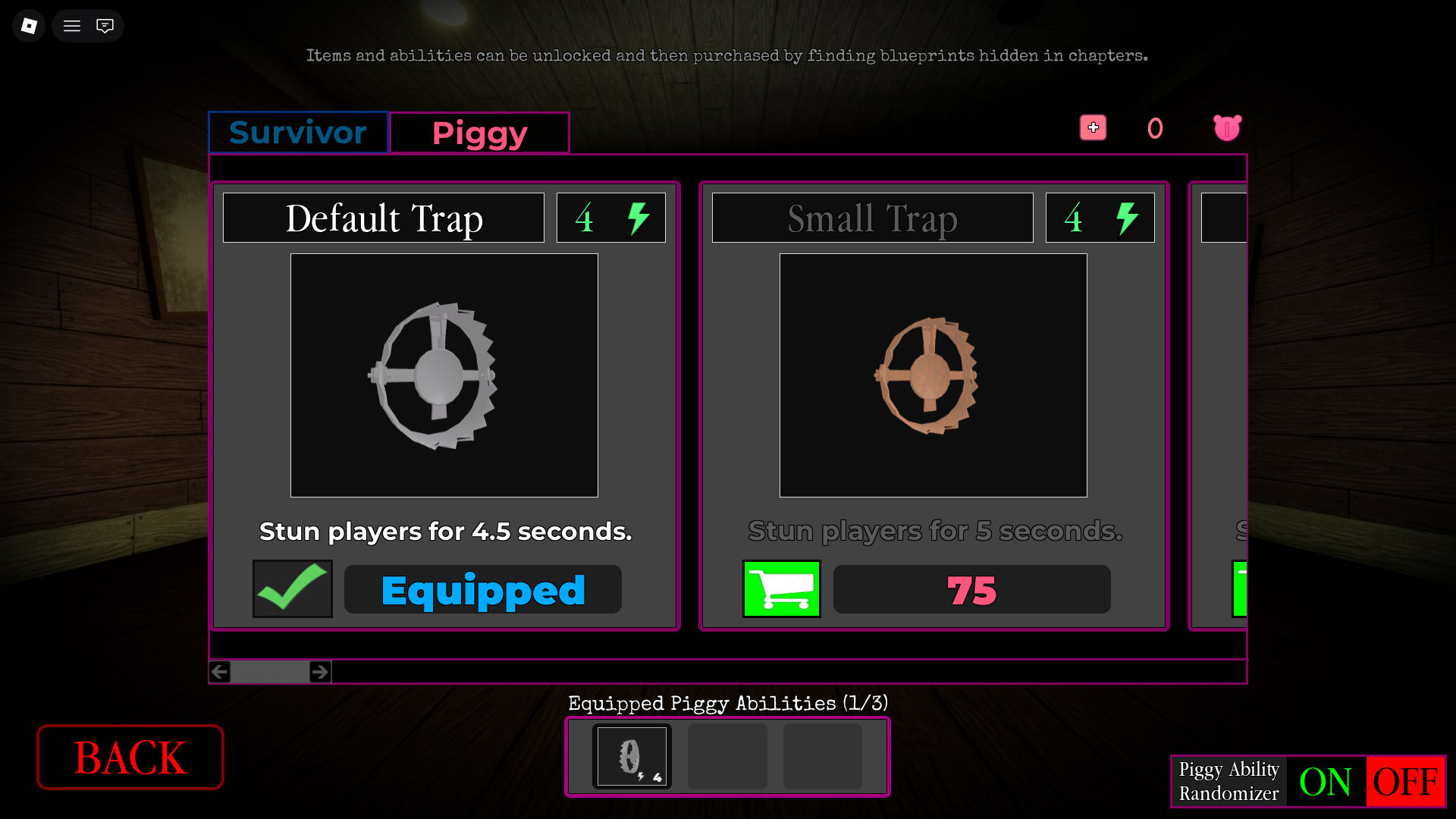Click the left scroll arrow

(219, 671)
